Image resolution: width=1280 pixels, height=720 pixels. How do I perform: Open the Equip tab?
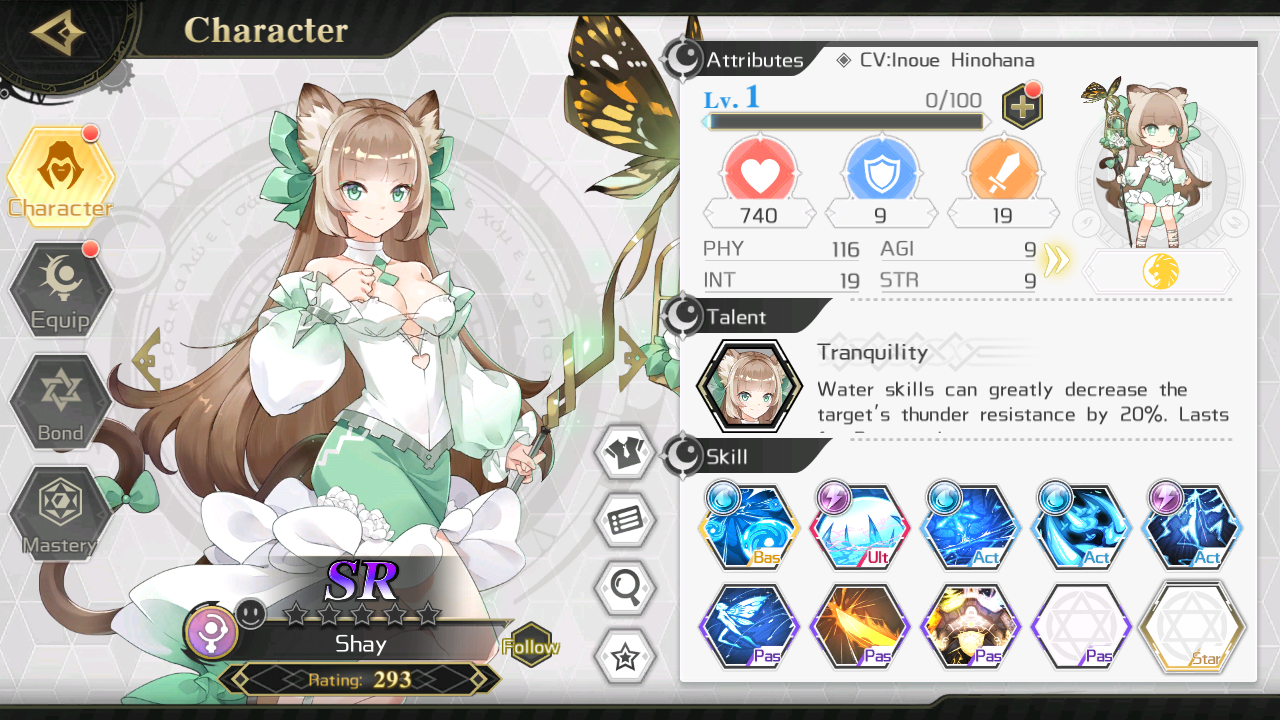coord(61,290)
